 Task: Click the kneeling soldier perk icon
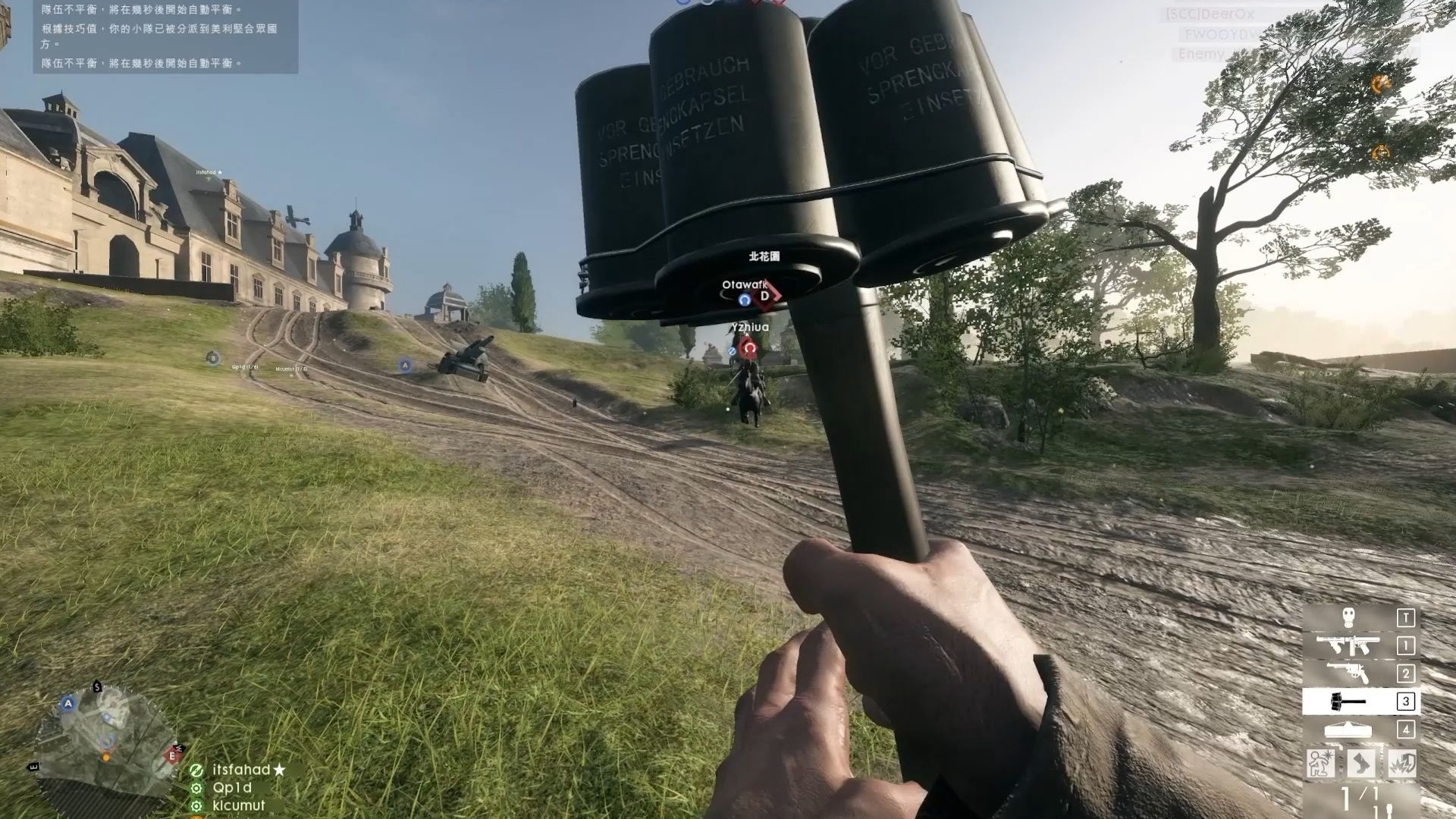[x=1320, y=763]
